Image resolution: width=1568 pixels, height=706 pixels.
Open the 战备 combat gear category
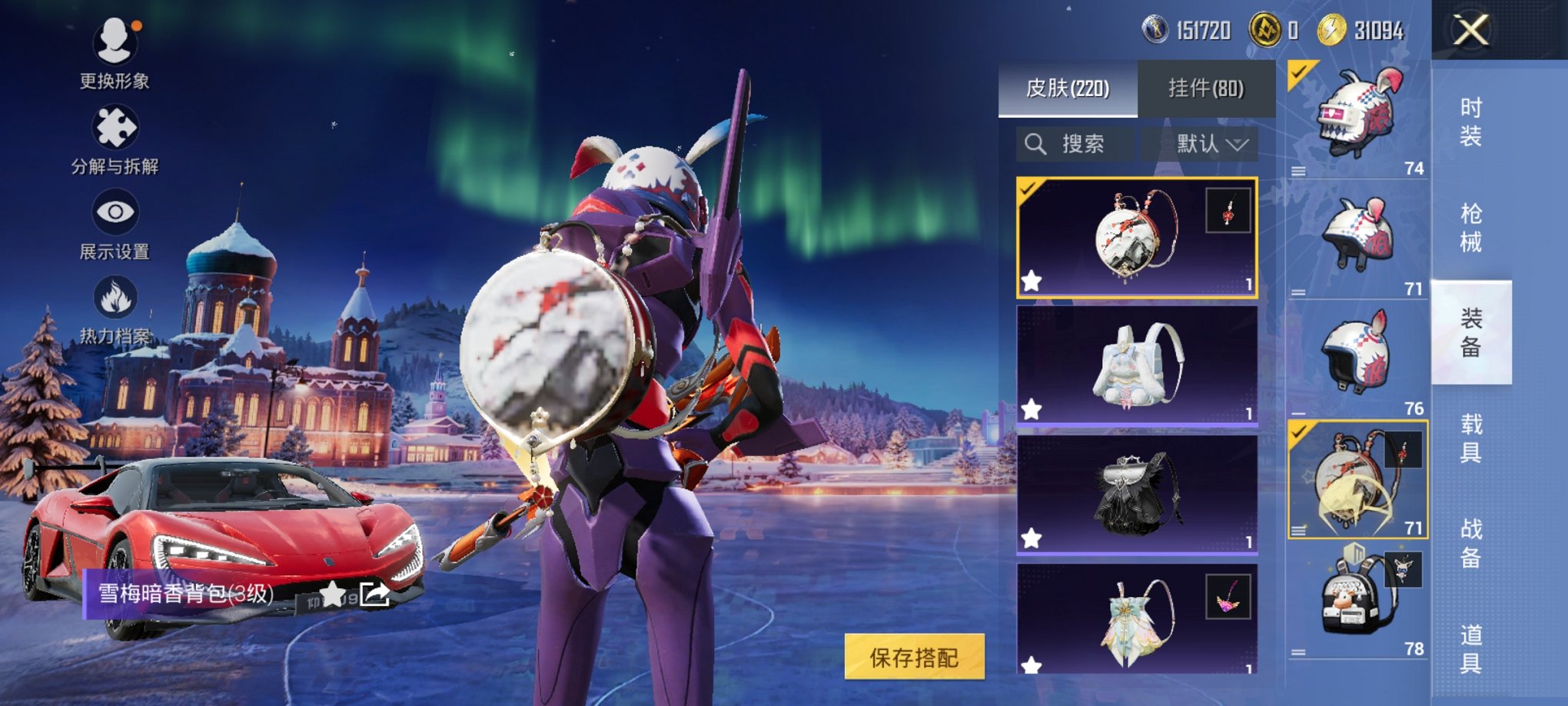pyautogui.click(x=1470, y=543)
